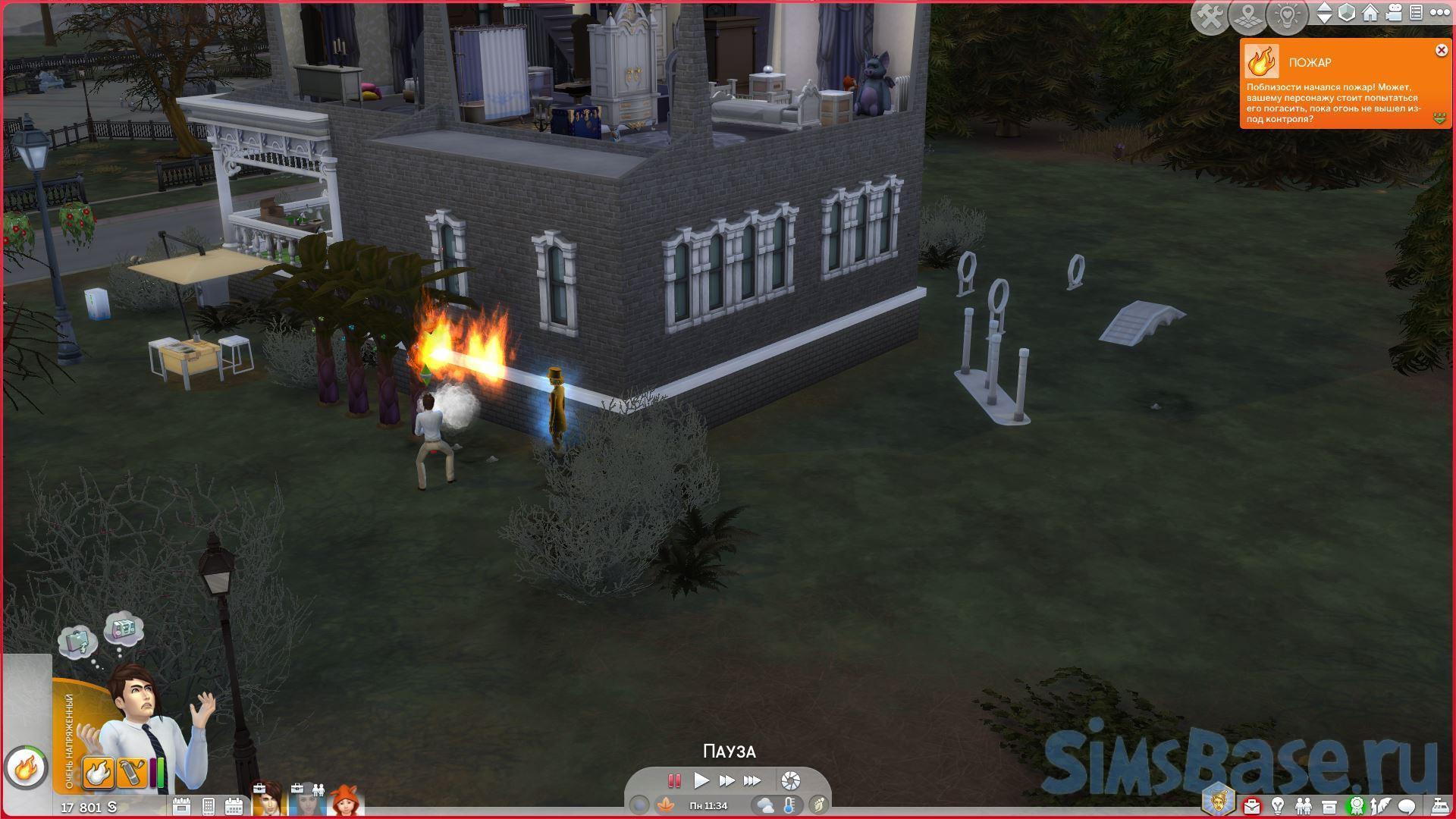
Task: Open the career briefcase panel
Action: [1250, 805]
